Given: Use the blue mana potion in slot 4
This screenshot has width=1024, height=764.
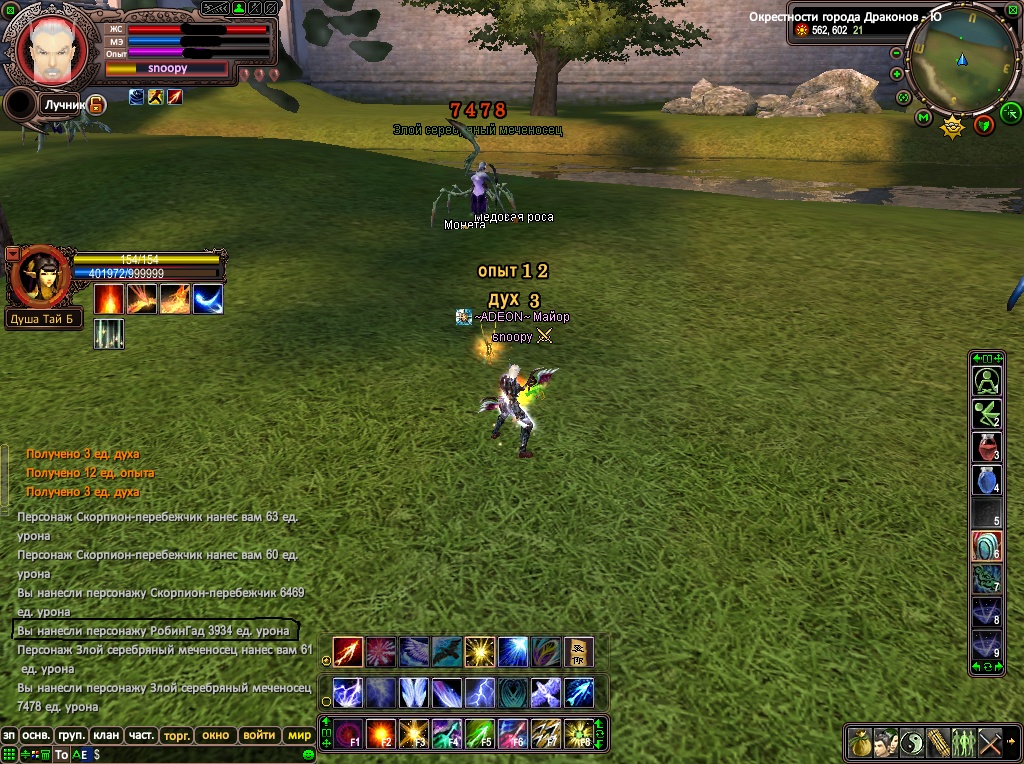Looking at the screenshot, I should pyautogui.click(x=987, y=479).
